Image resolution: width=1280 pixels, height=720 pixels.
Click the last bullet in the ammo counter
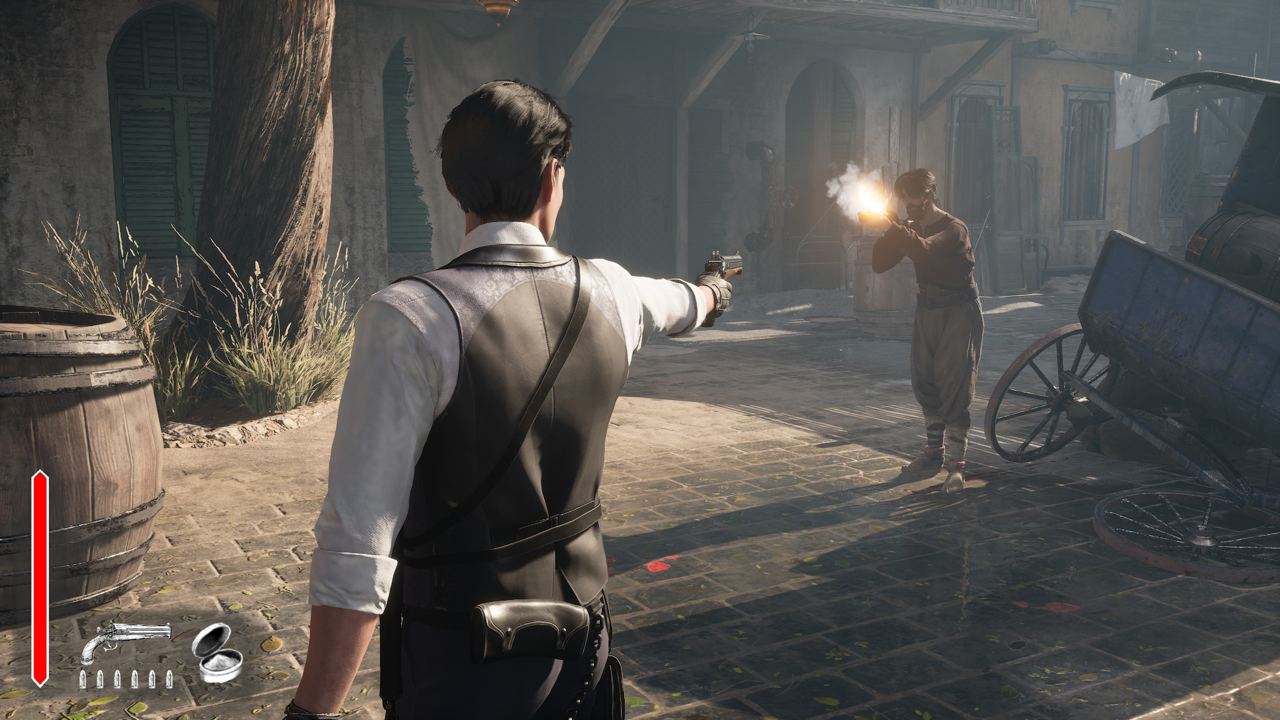167,678
